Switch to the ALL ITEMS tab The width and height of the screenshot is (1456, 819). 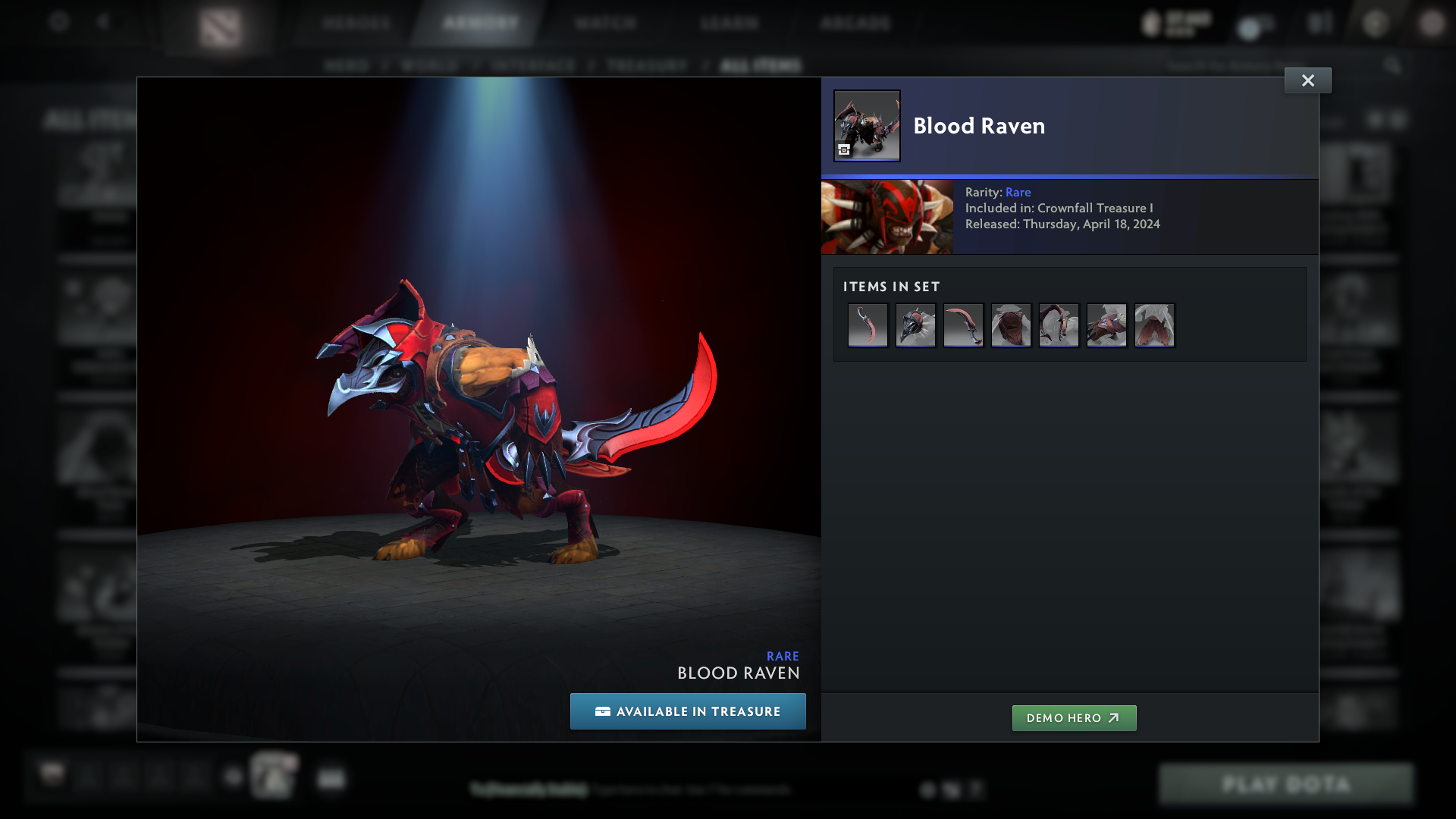click(761, 65)
